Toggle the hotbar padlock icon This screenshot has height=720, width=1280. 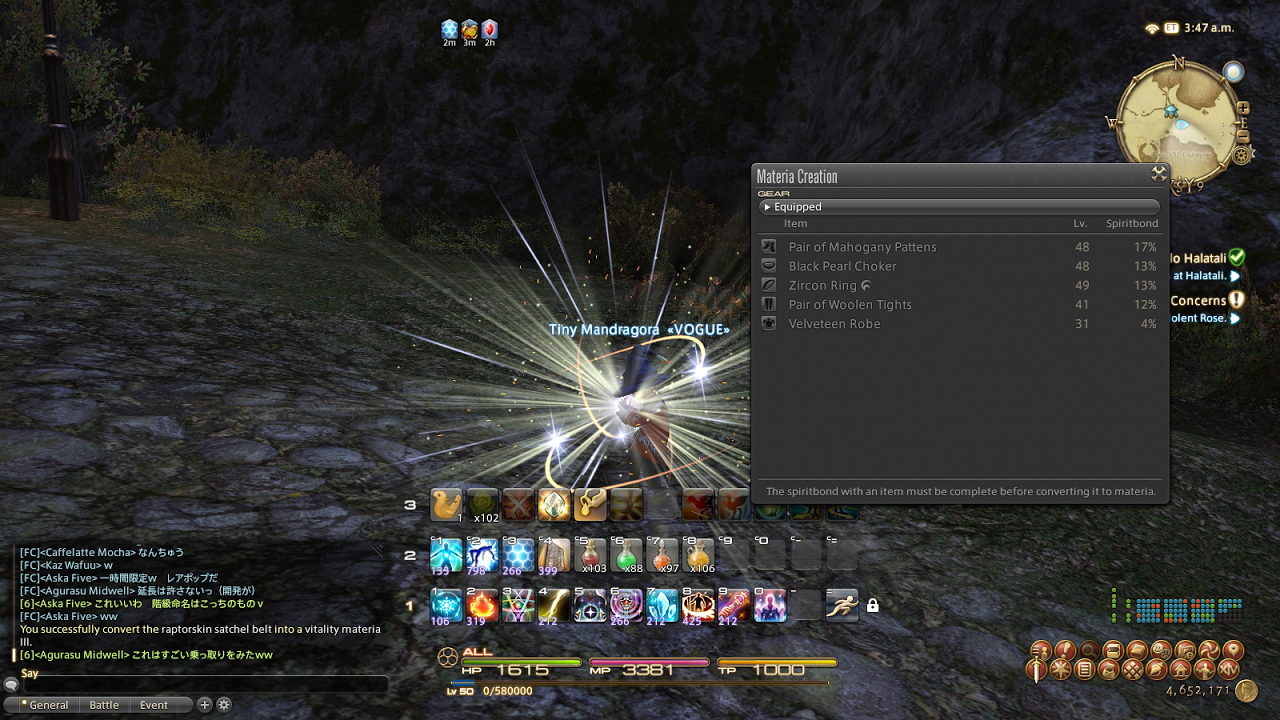point(873,605)
